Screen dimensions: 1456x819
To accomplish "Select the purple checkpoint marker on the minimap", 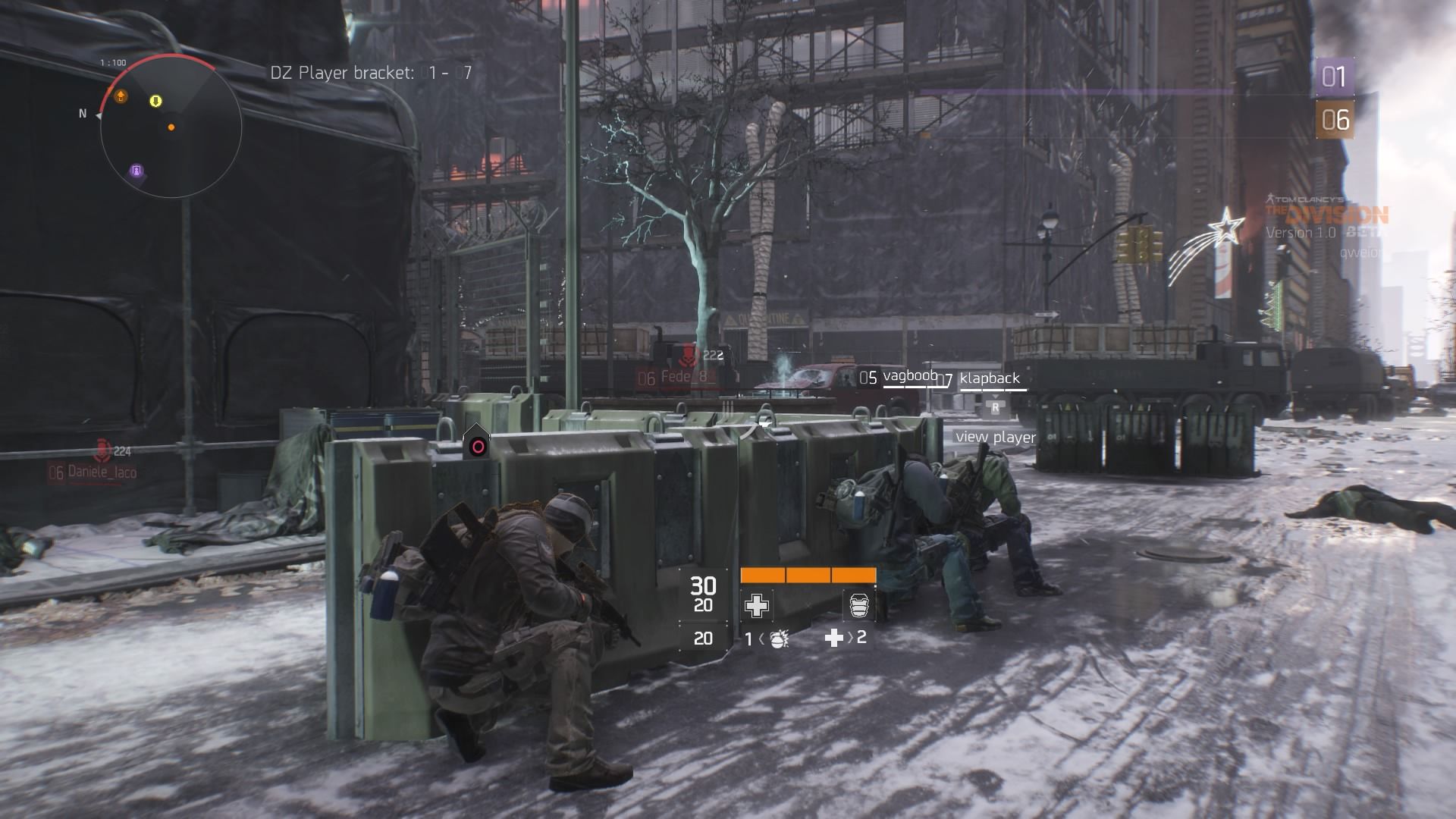I will [x=136, y=171].
